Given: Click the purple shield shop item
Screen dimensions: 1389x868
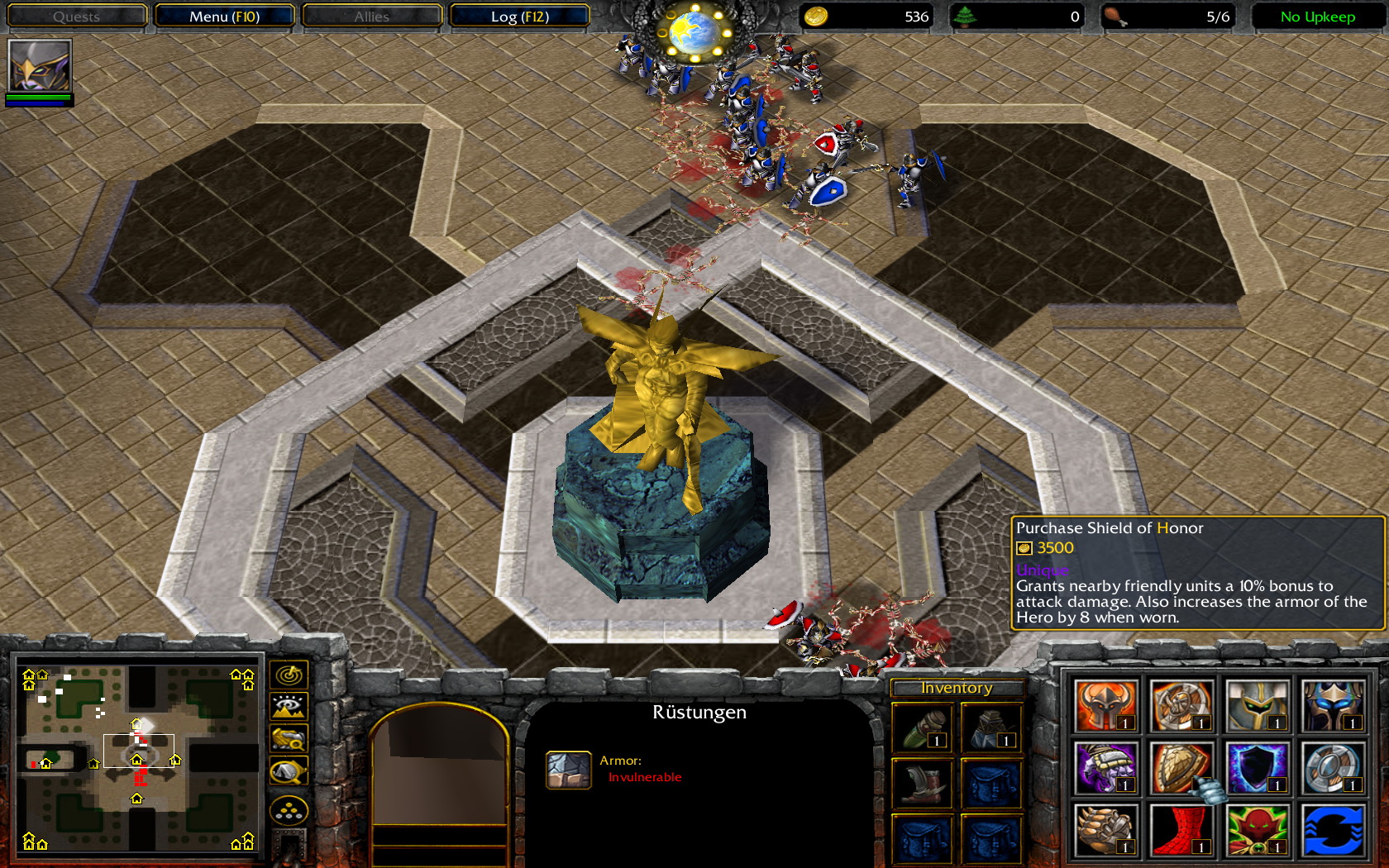Looking at the screenshot, I should pyautogui.click(x=1258, y=770).
